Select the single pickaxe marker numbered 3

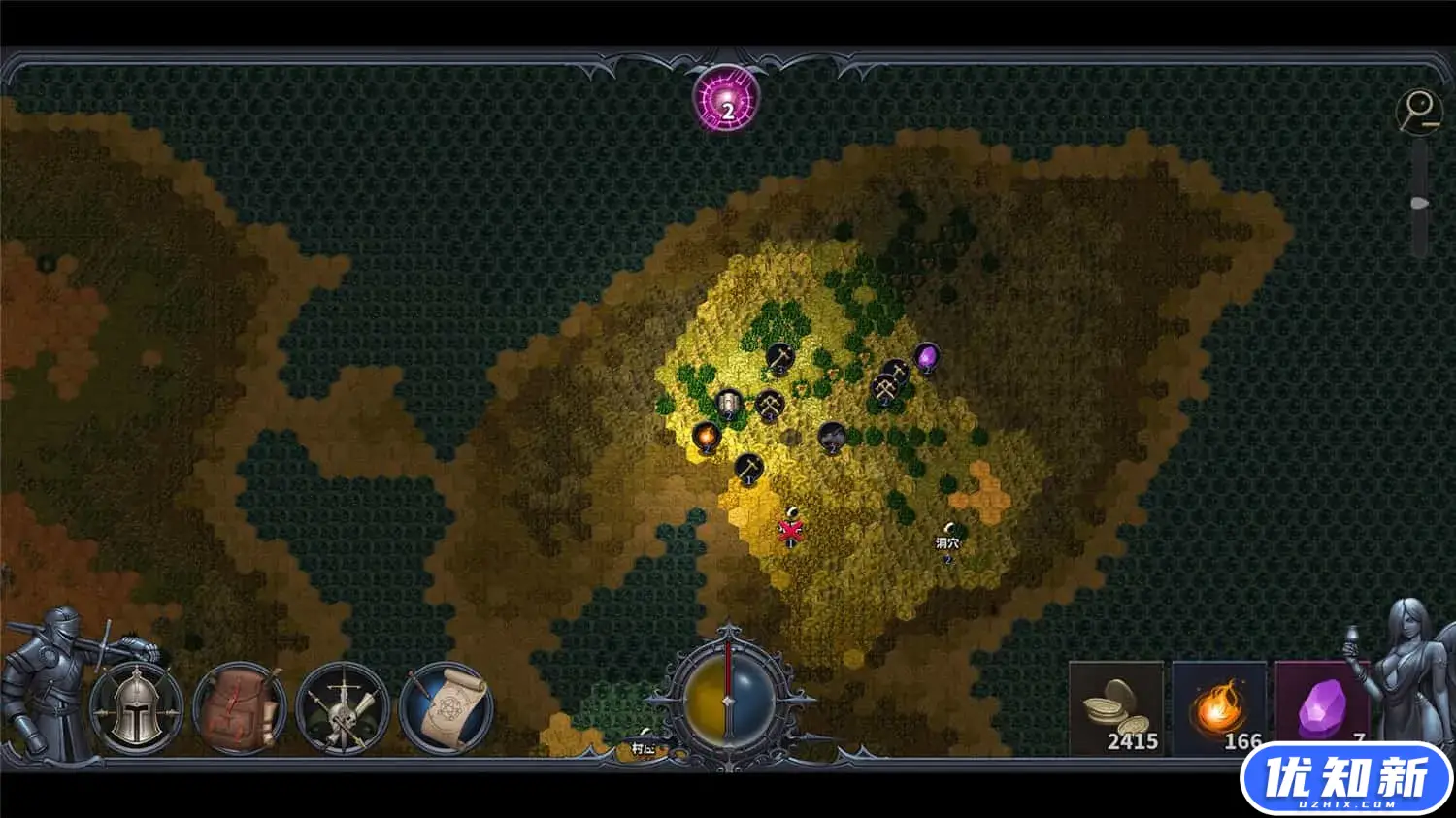[x=779, y=357]
